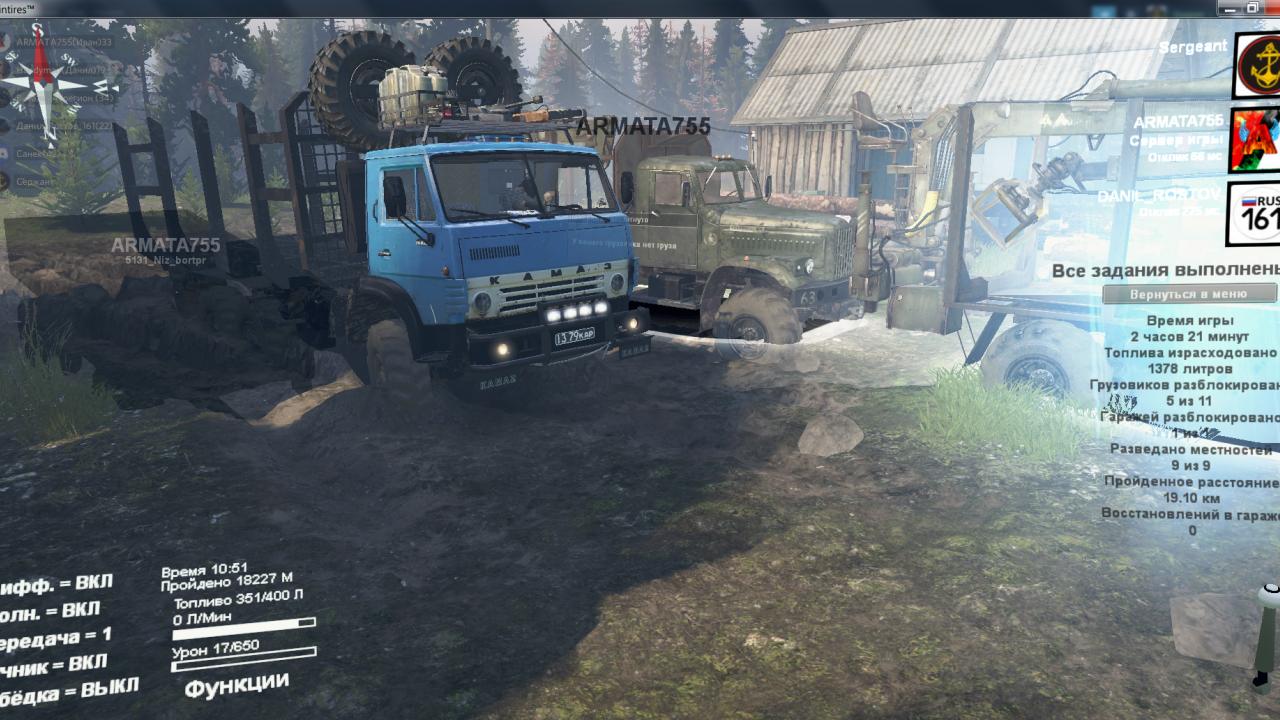Restore down the game window
The width and height of the screenshot is (1280, 720).
(1251, 8)
